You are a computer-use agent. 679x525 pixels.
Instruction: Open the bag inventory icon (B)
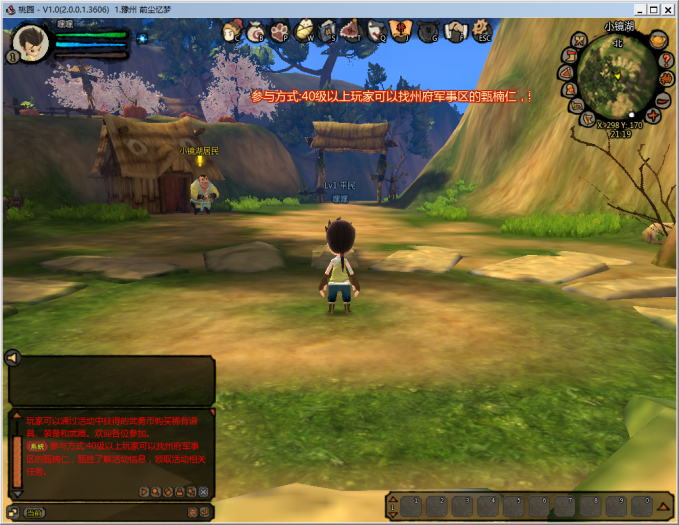coord(254,32)
